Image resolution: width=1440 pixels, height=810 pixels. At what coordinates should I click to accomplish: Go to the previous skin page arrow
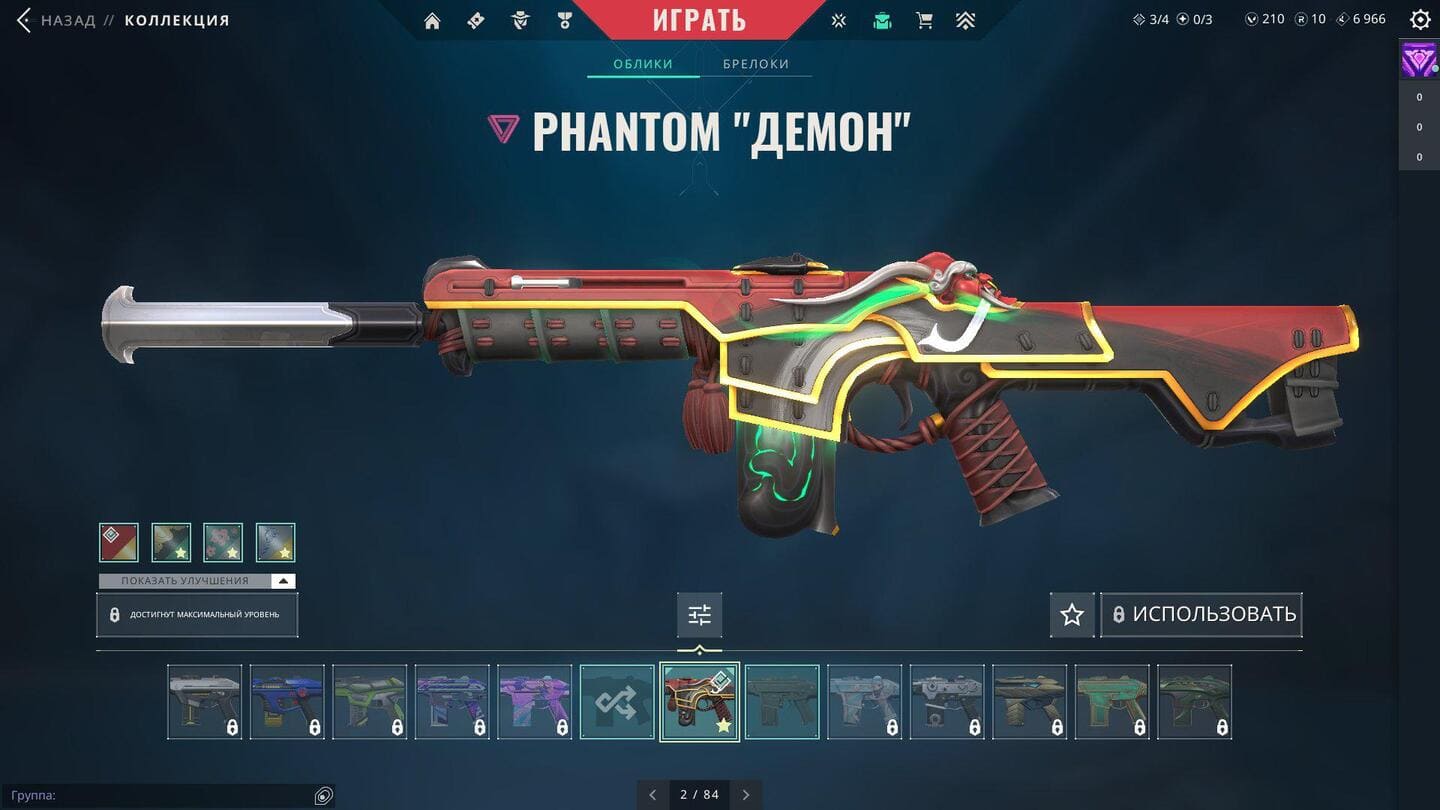653,795
